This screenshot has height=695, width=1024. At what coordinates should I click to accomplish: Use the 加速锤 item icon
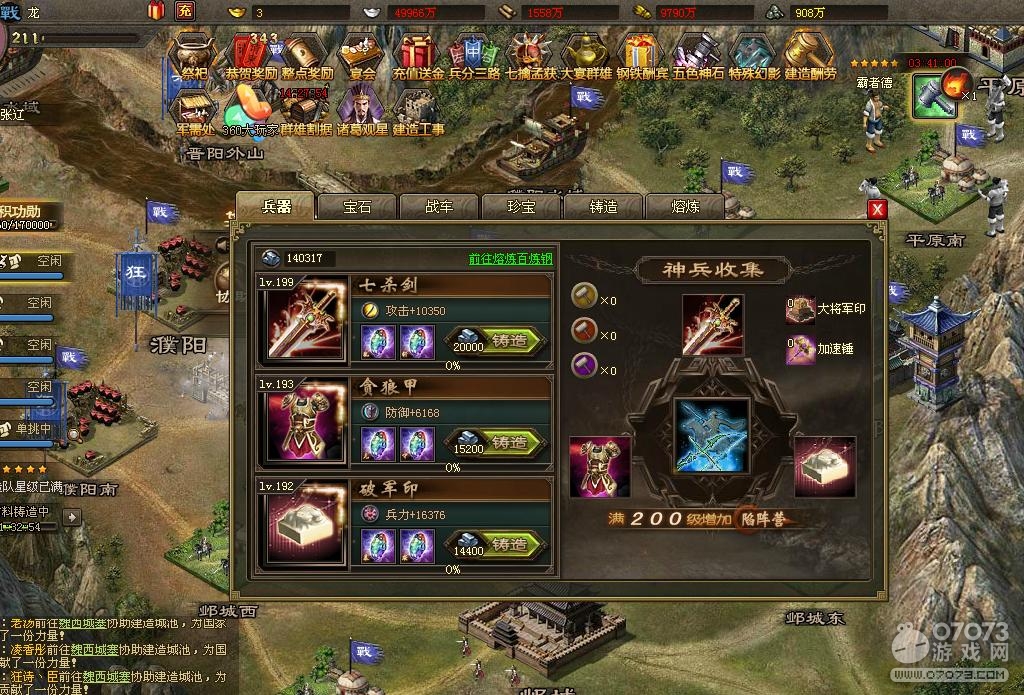click(x=799, y=350)
